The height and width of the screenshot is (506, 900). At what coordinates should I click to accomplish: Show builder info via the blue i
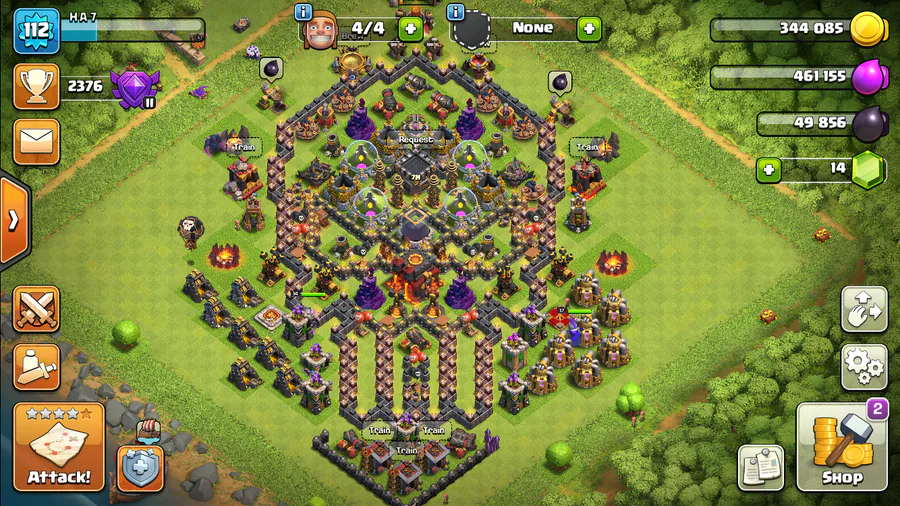pos(305,12)
